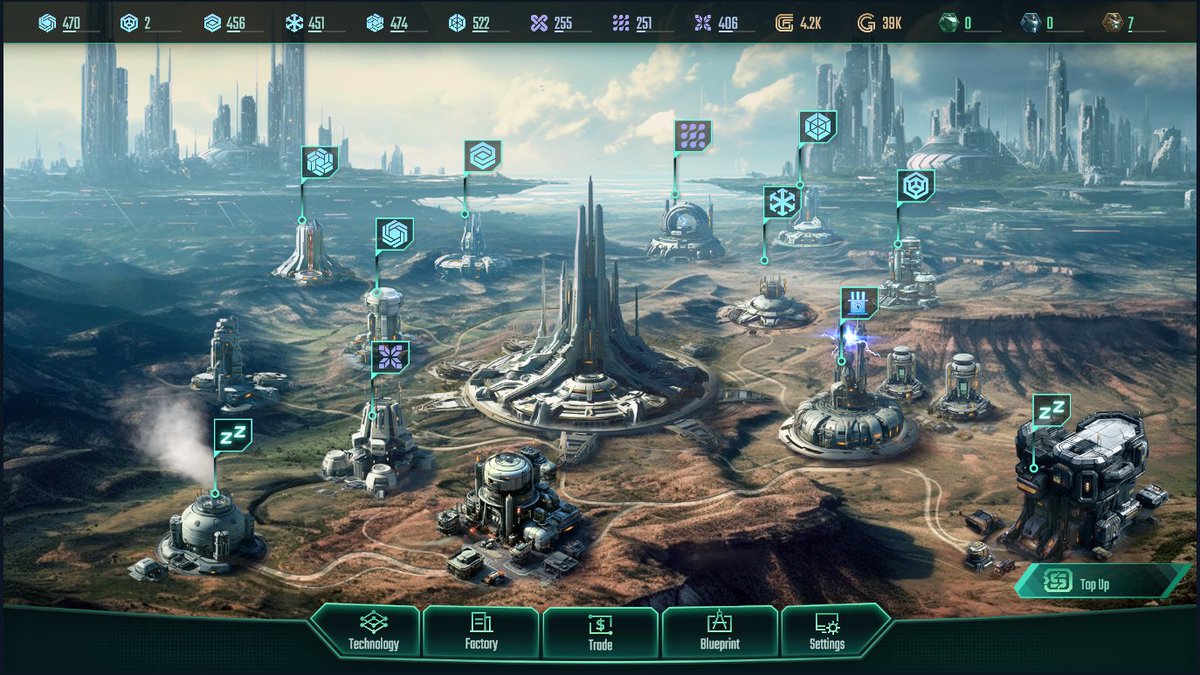Click the sleeping flag above the large factory

pyautogui.click(x=1051, y=410)
